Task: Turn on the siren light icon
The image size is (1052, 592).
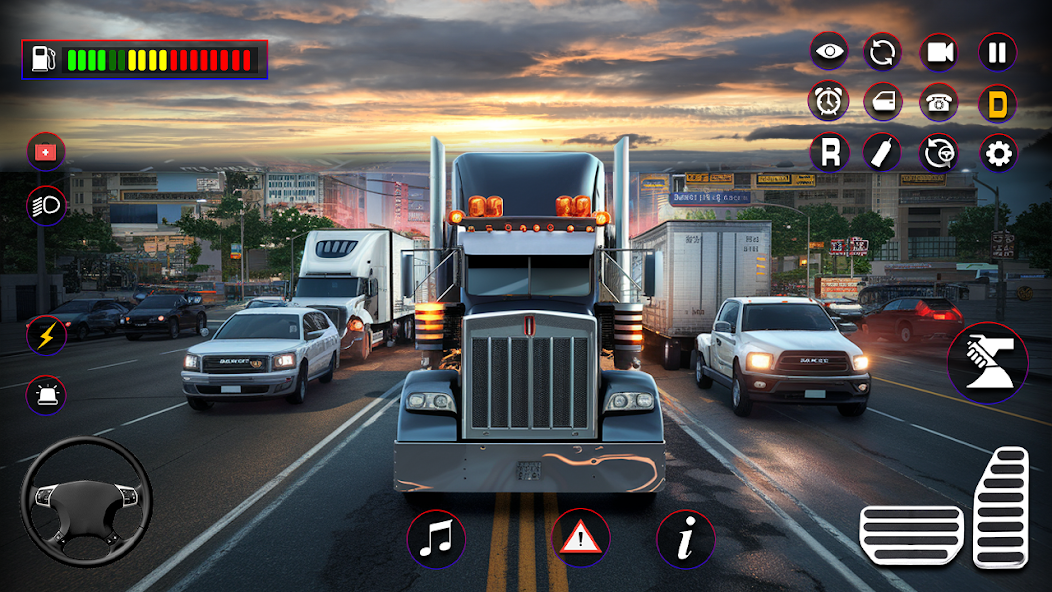Action: coord(46,394)
